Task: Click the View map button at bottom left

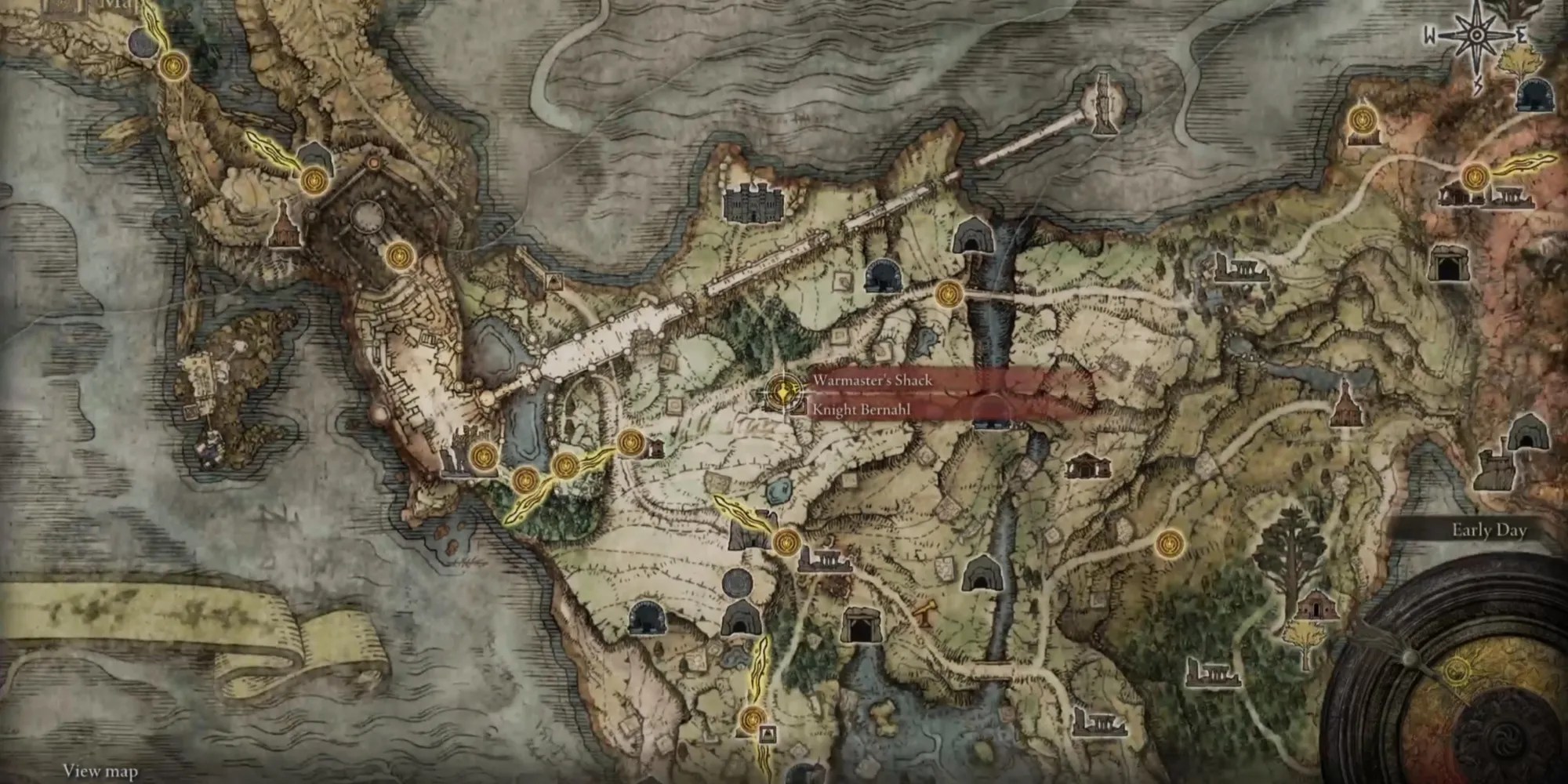Action: (102, 771)
